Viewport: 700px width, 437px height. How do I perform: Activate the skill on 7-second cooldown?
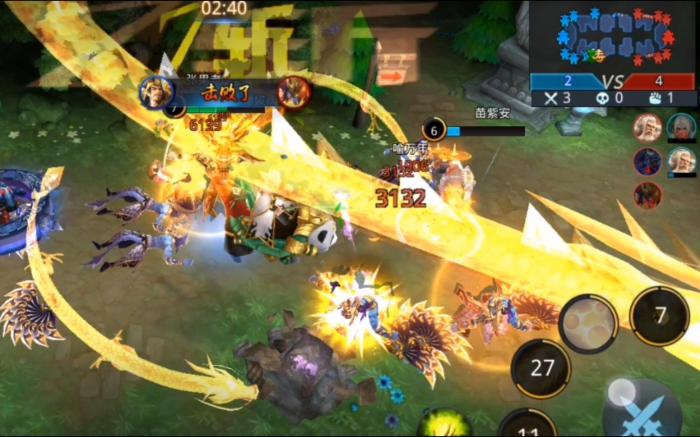660,317
